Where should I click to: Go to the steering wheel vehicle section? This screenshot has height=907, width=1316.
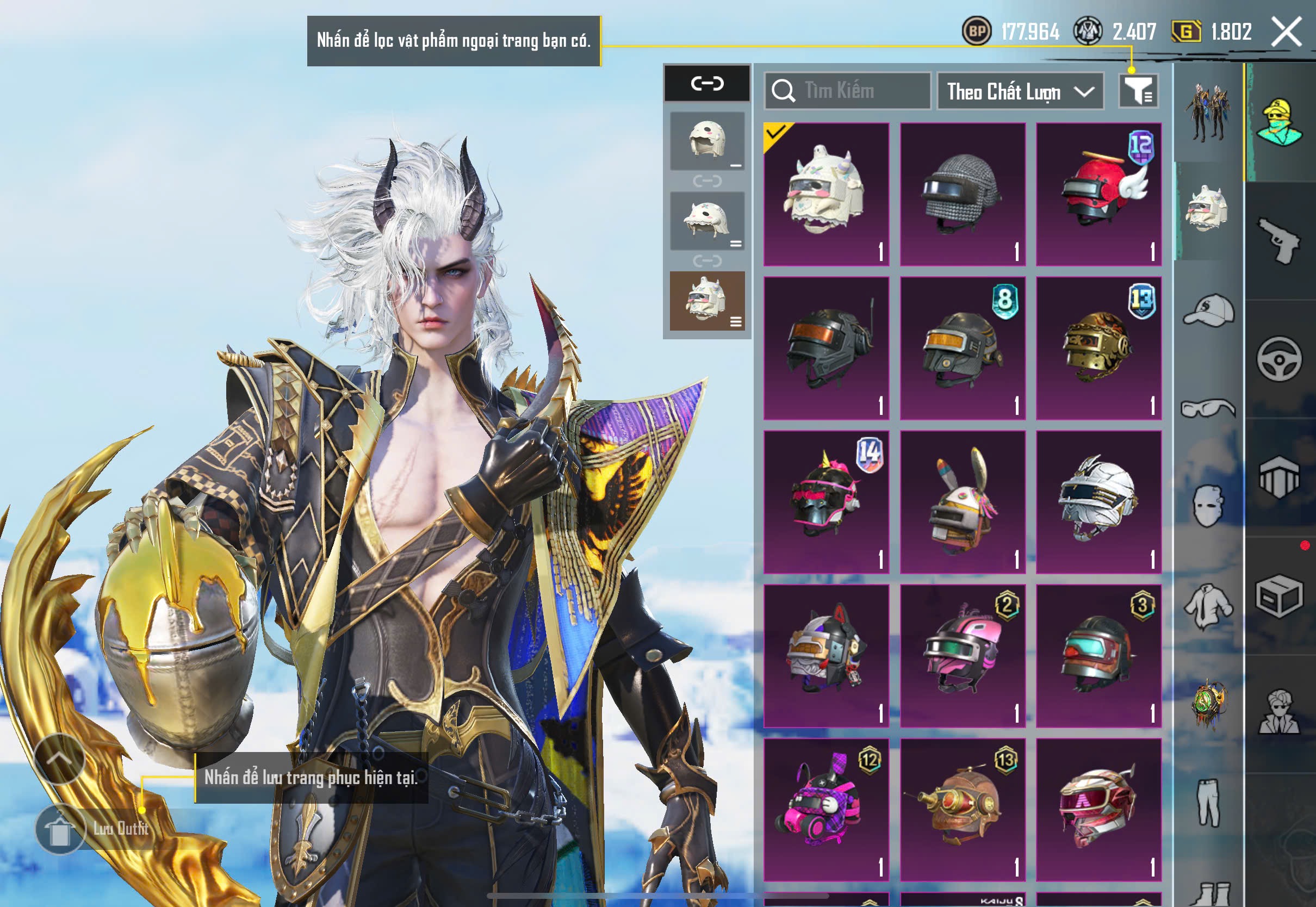1280,359
